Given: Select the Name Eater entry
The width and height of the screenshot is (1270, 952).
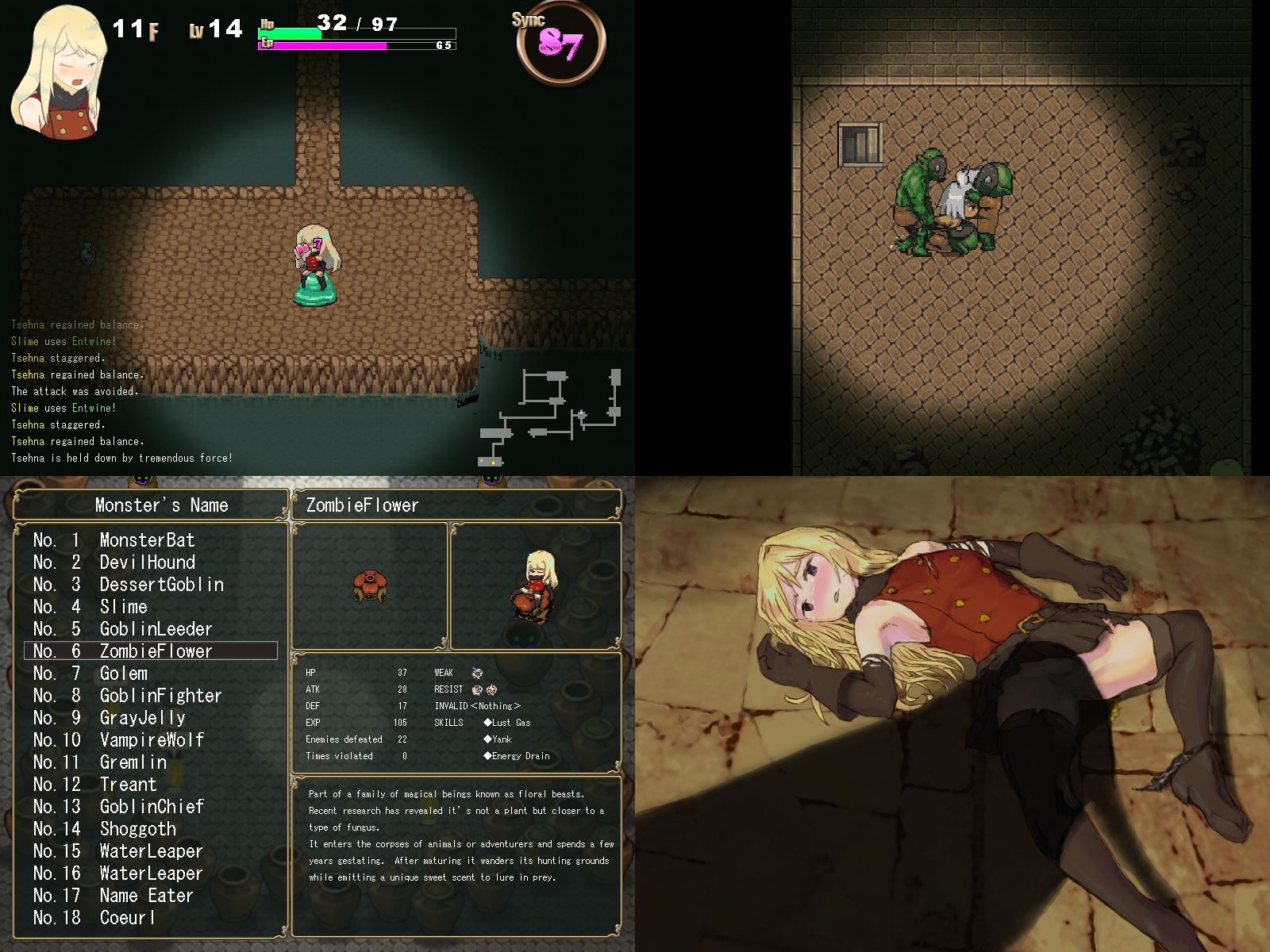Looking at the screenshot, I should coord(147,896).
